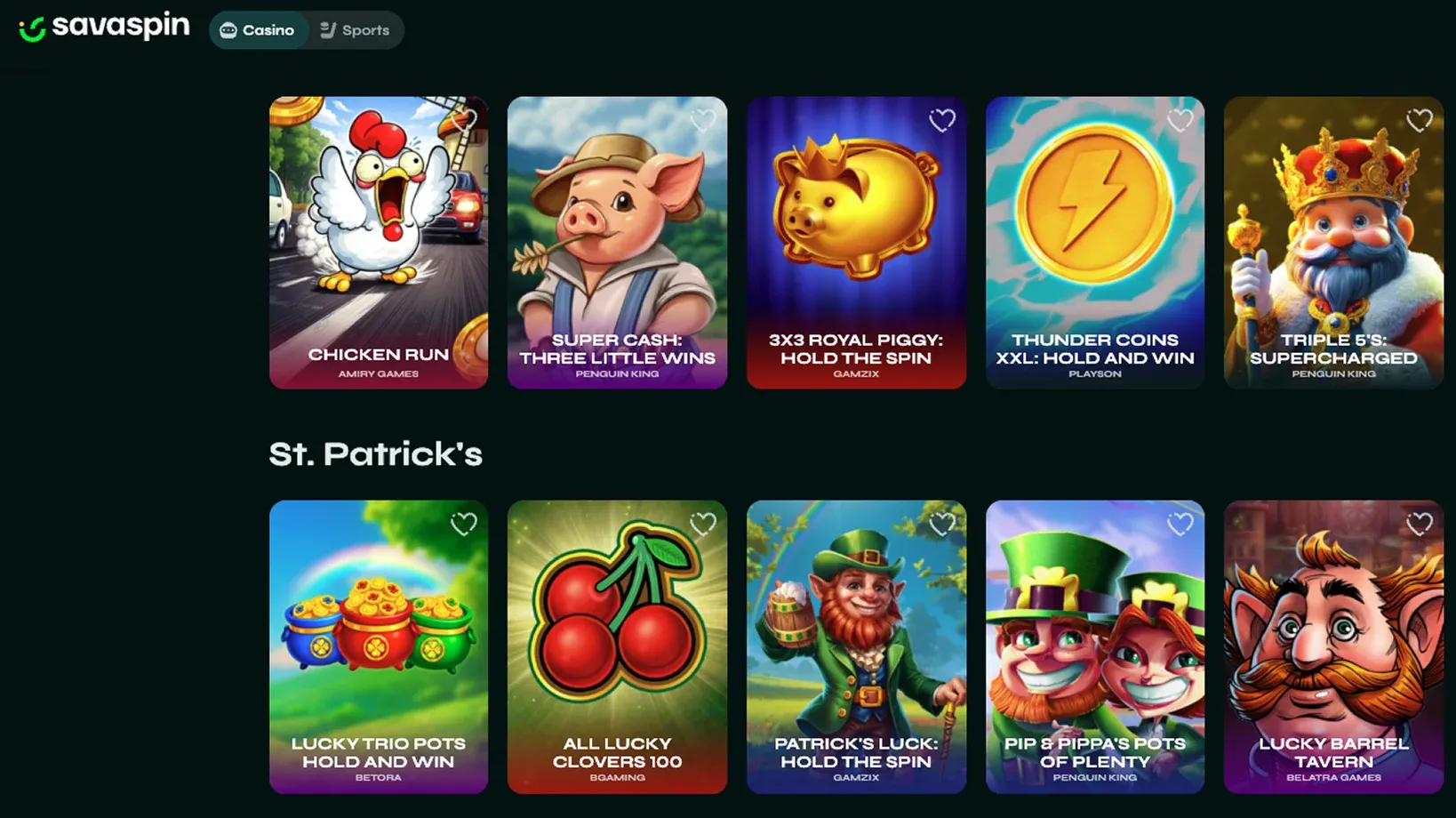
Task: Click the heart icon on Triple 5's: Supercharged
Action: coord(1419,121)
